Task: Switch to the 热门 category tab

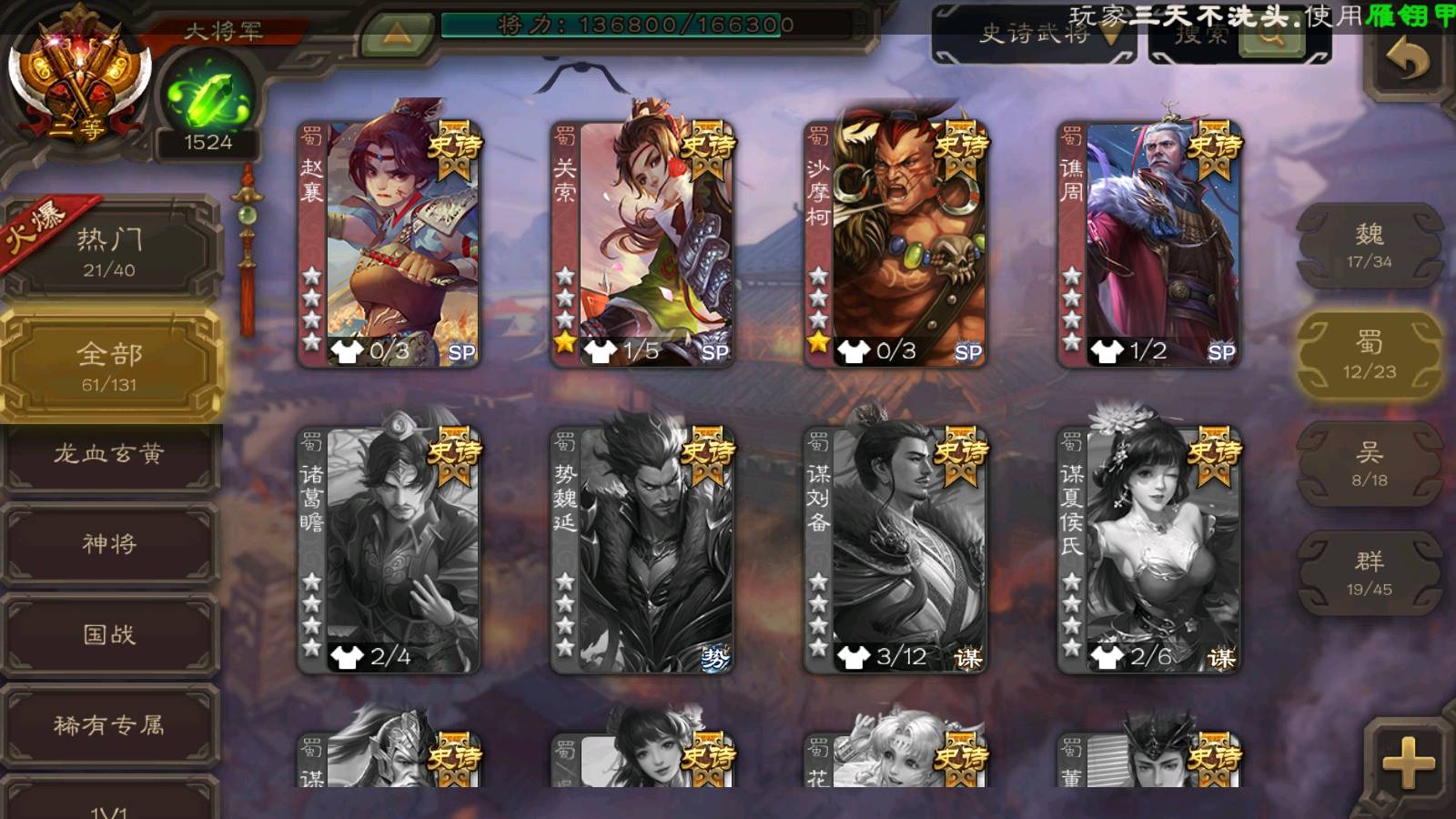Action: 109,249
